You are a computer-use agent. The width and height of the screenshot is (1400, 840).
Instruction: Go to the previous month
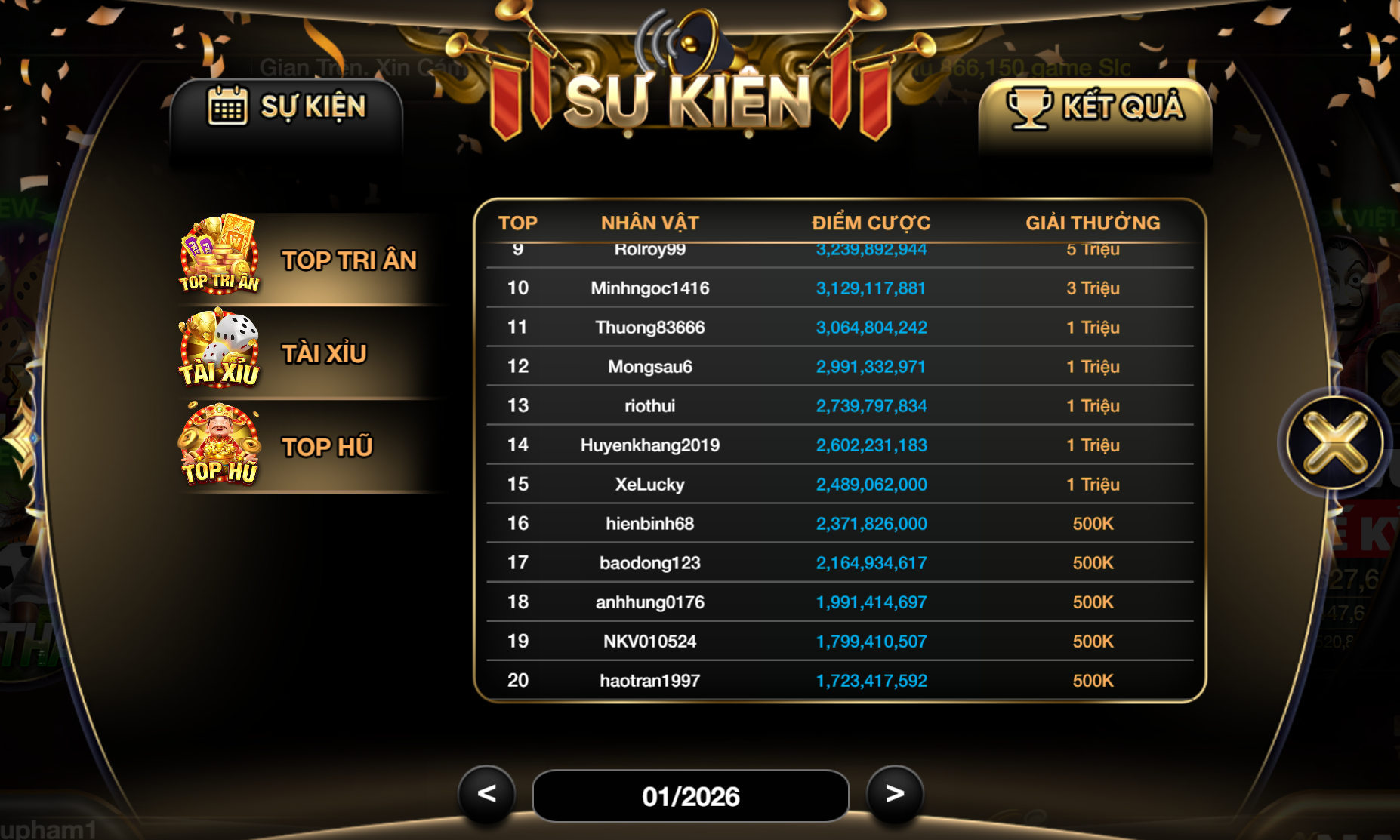point(487,793)
